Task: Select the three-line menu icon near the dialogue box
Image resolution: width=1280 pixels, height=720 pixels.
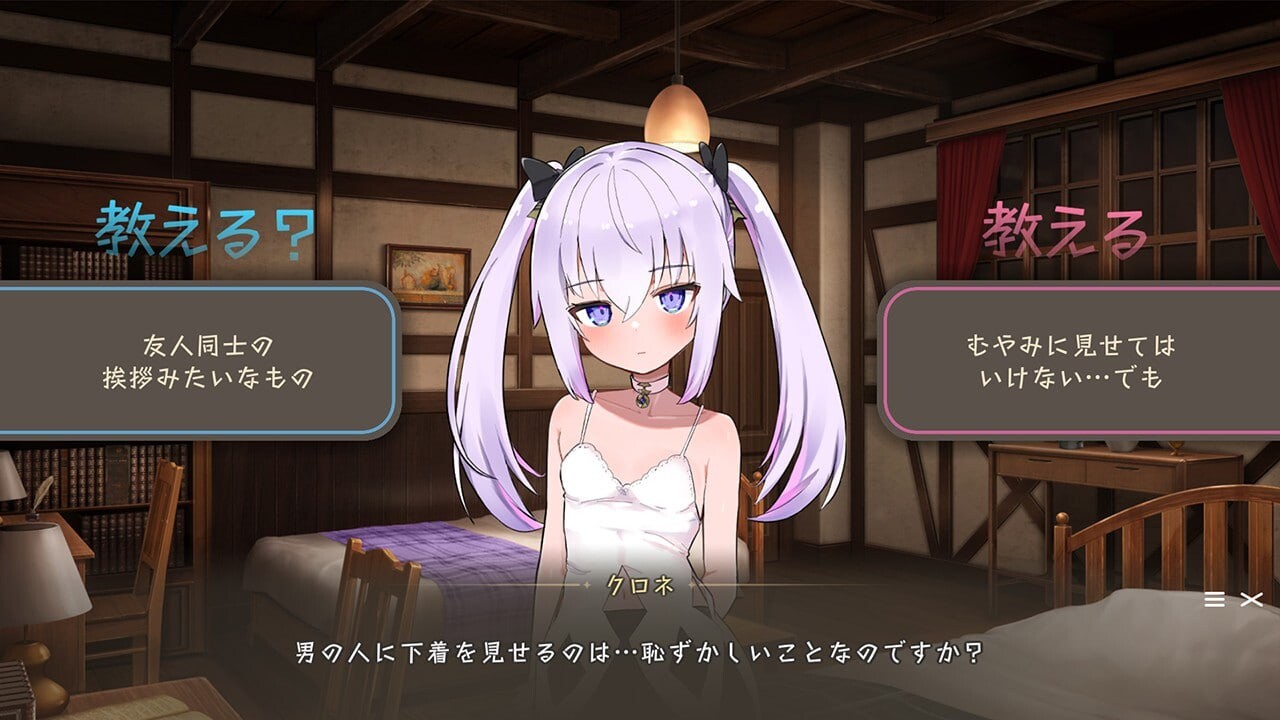Action: 1213,601
